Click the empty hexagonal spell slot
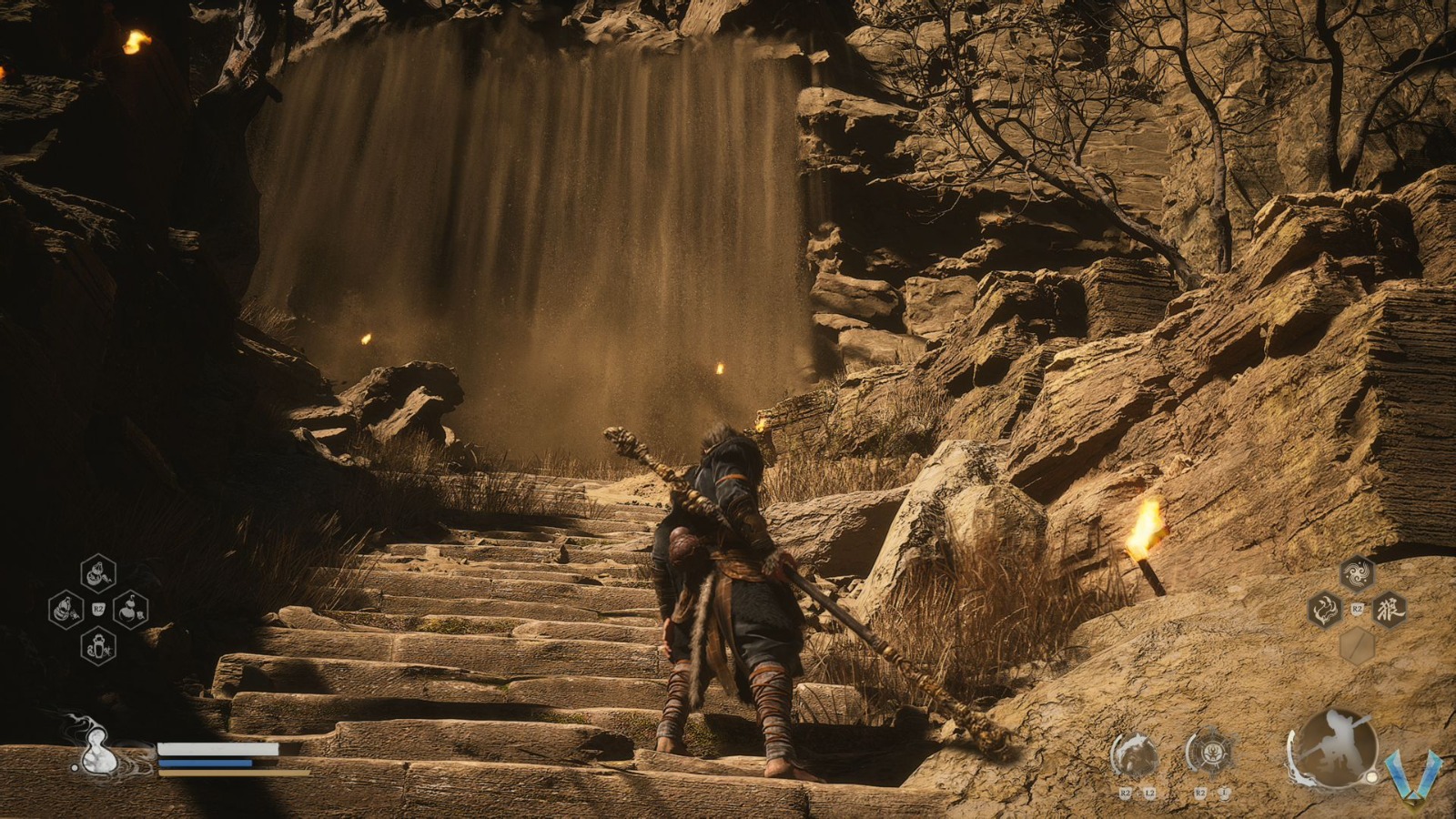This screenshot has height=819, width=1456. (x=1356, y=646)
